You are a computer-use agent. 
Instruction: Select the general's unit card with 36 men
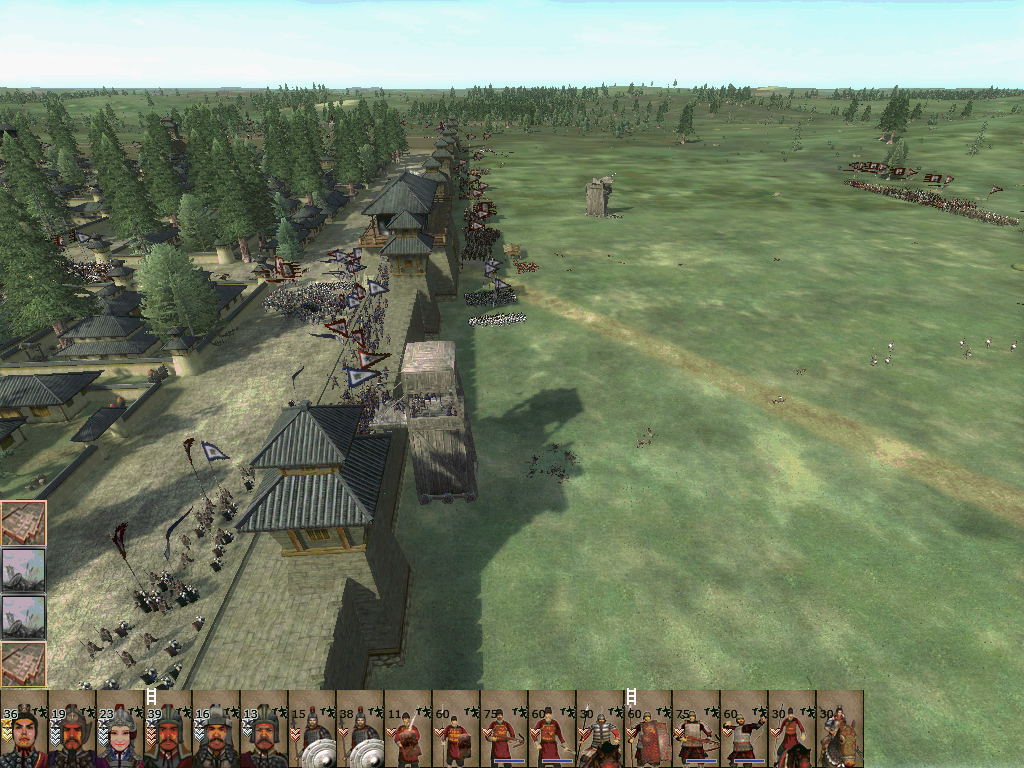24,729
